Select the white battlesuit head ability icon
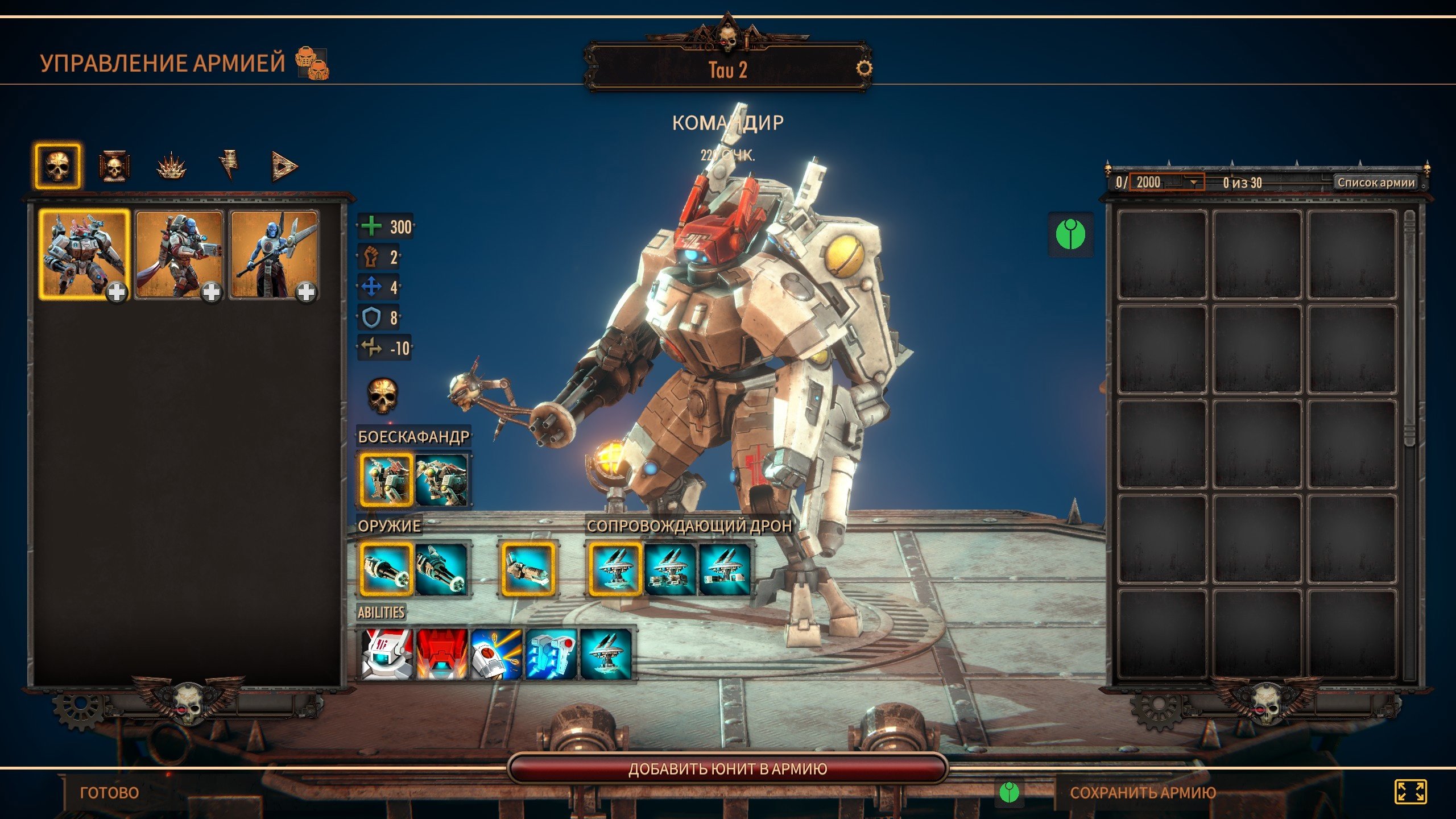 [387, 654]
